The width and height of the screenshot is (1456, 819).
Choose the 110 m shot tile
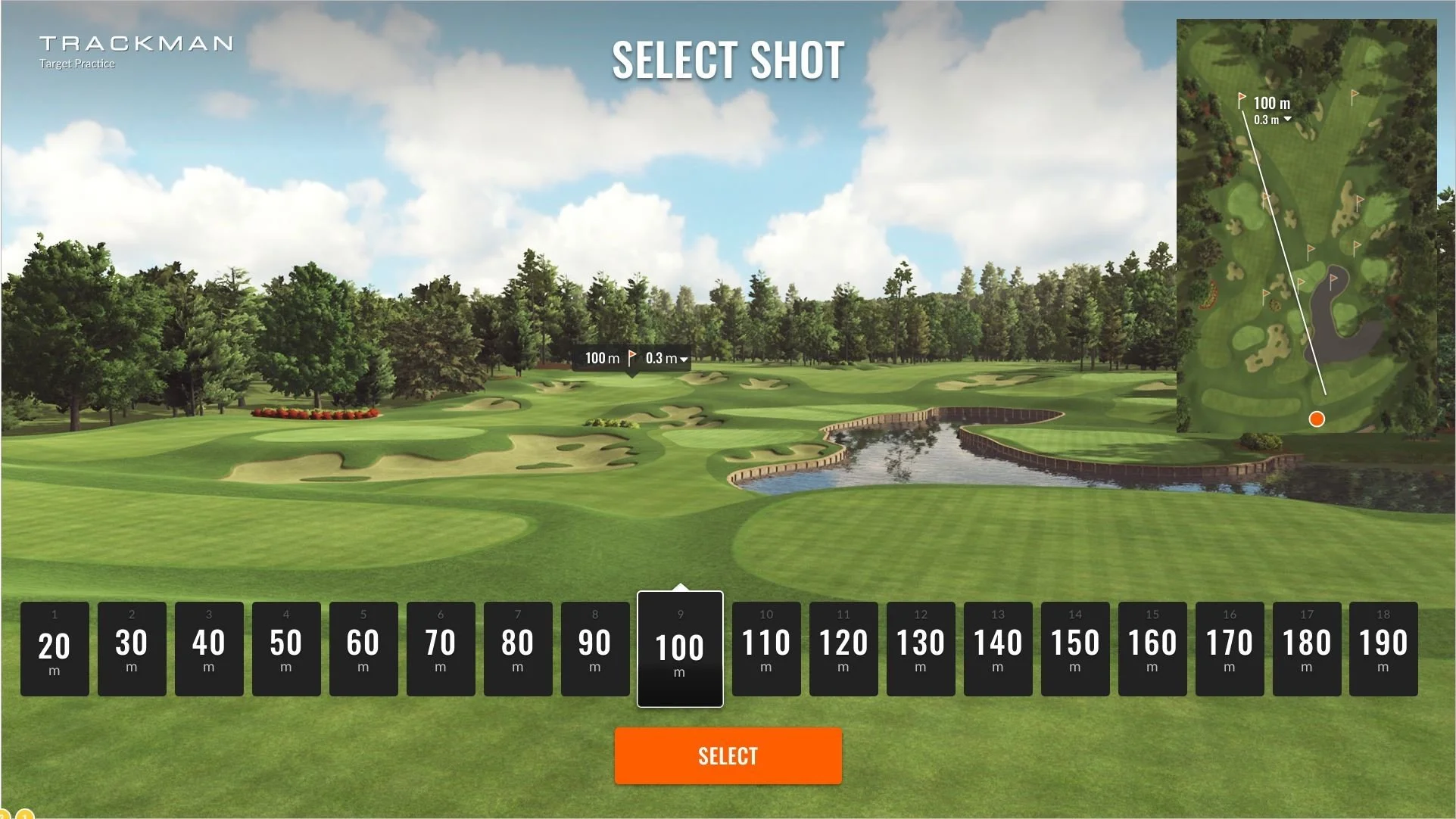pyautogui.click(x=766, y=649)
